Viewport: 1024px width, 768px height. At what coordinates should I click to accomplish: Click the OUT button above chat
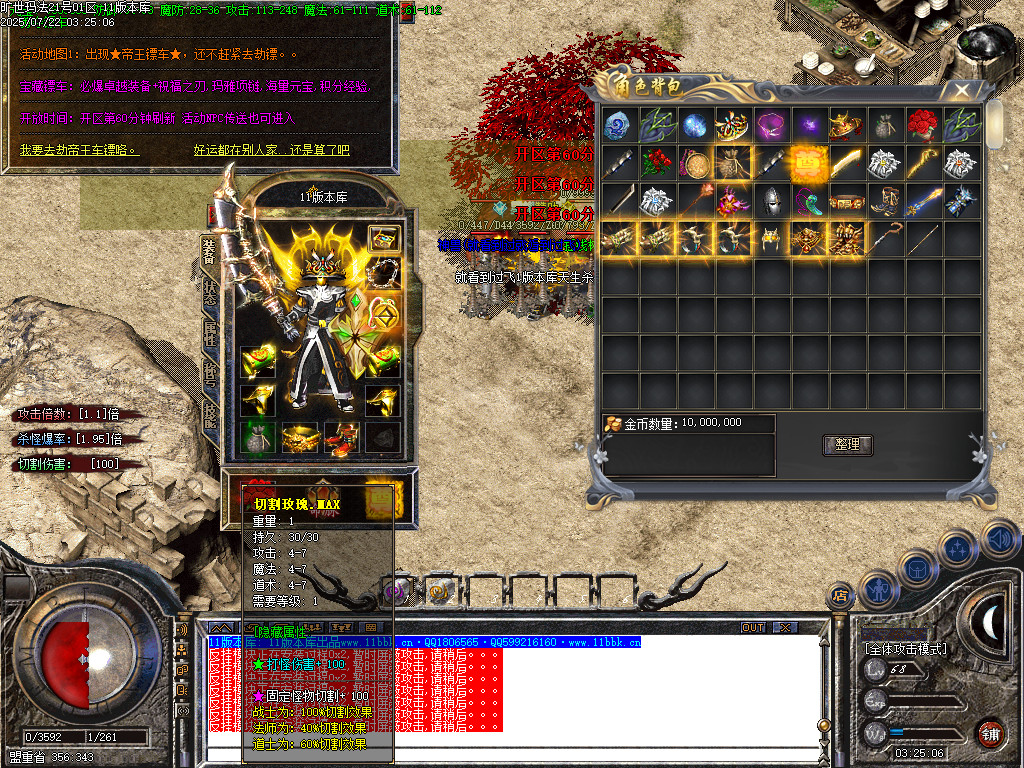click(x=752, y=628)
